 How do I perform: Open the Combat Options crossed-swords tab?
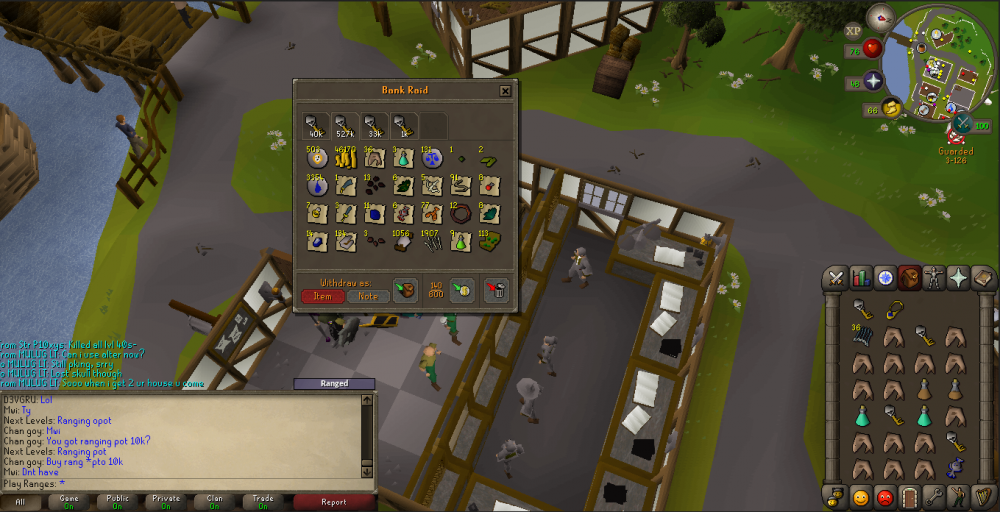(x=836, y=278)
